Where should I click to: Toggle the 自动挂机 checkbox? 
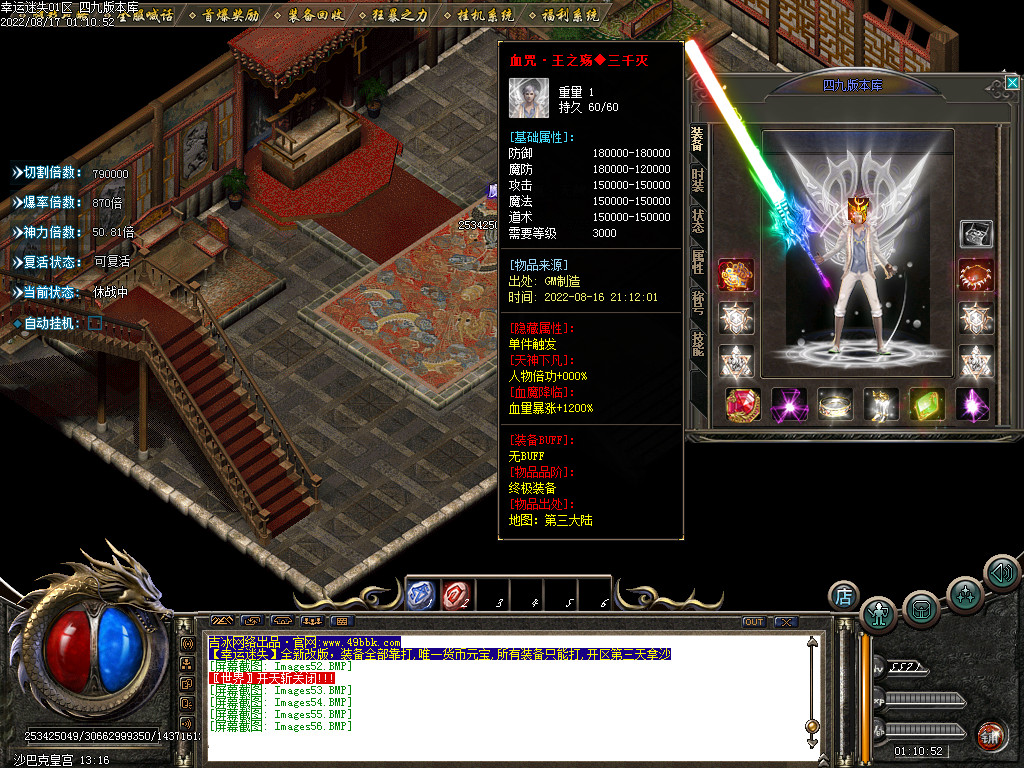[95, 323]
